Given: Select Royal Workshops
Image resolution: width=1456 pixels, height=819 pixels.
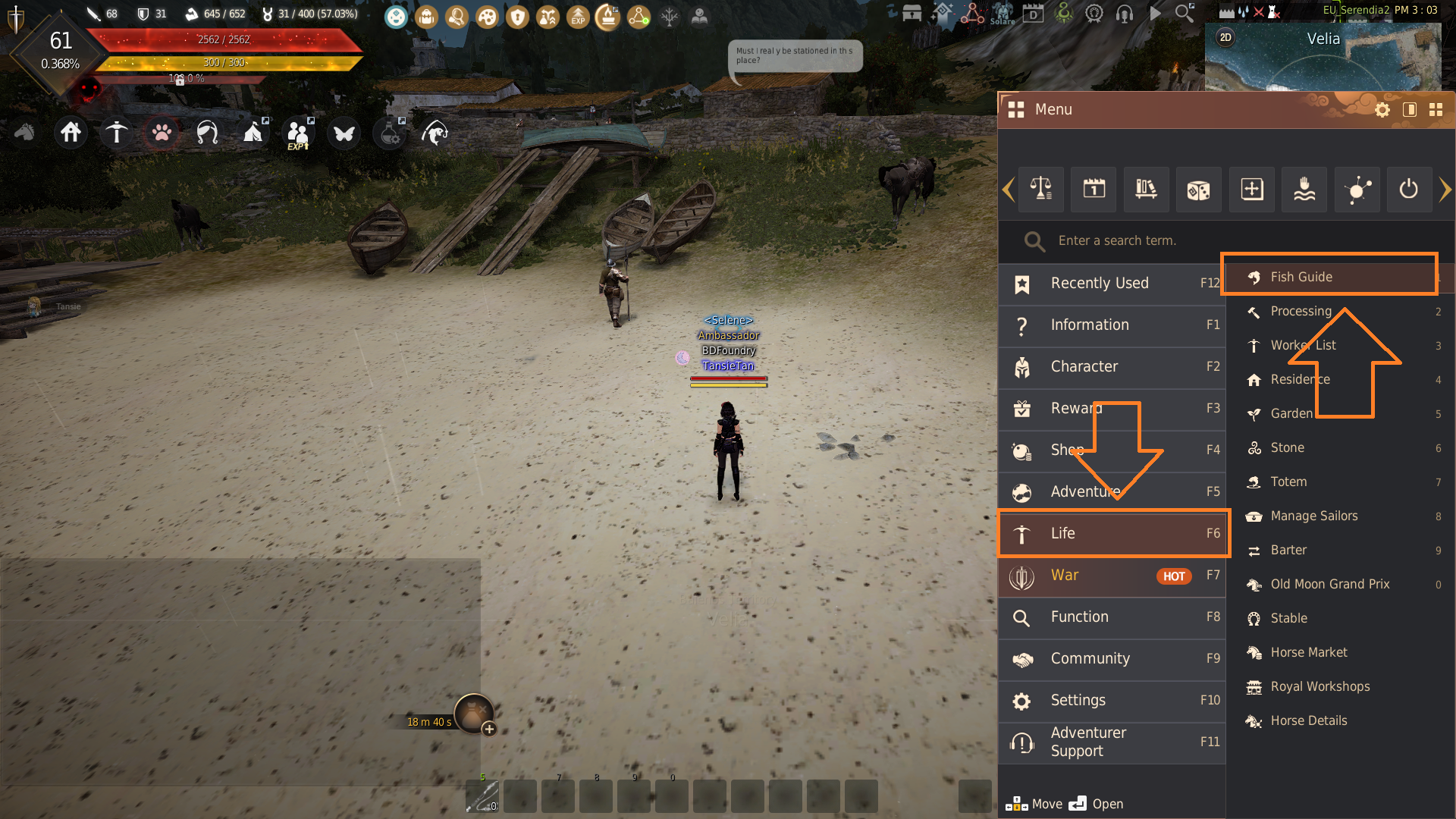Looking at the screenshot, I should [1319, 686].
